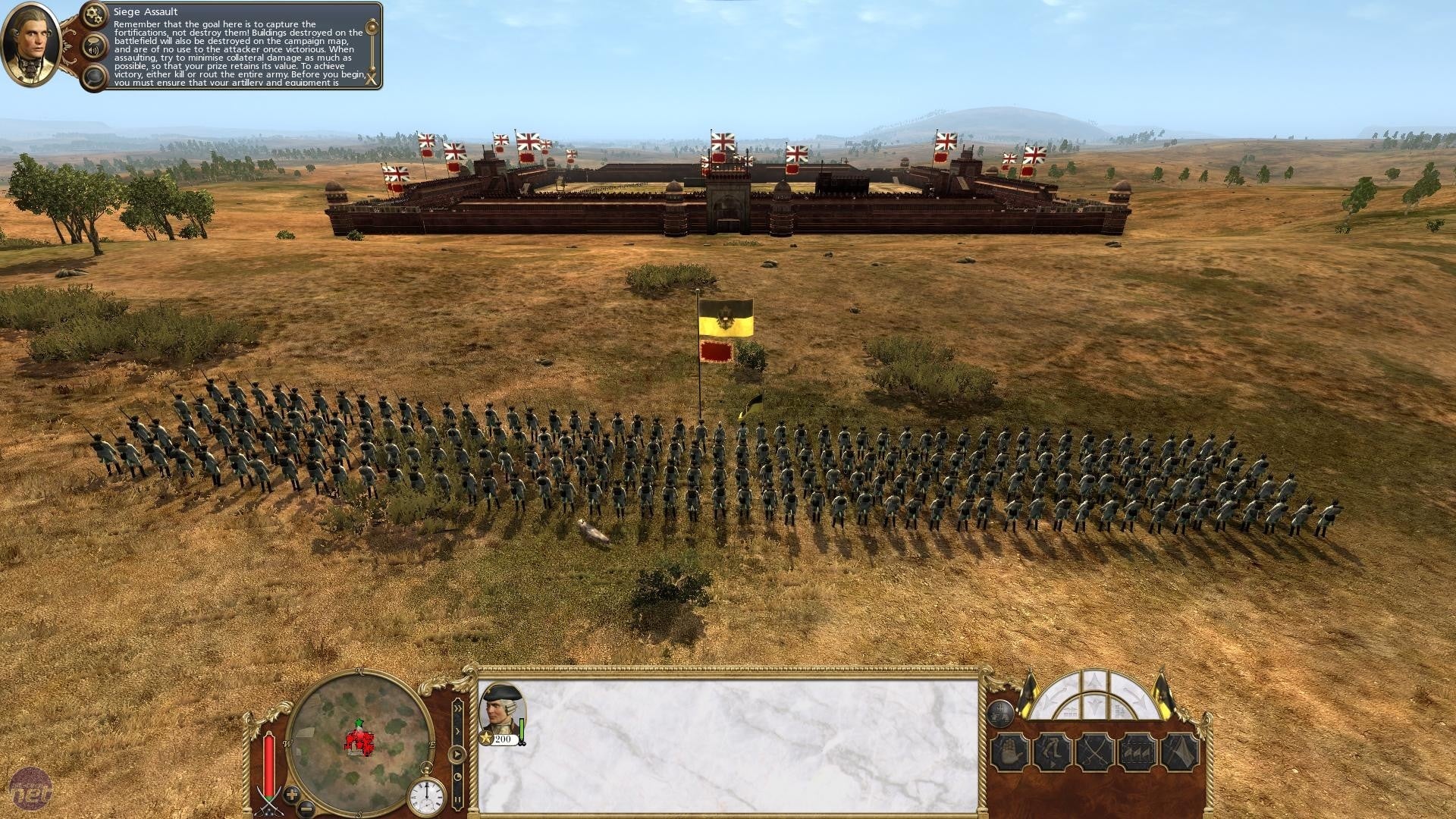Close the Siege Assault advice panel
The image size is (1456, 819).
(x=371, y=78)
